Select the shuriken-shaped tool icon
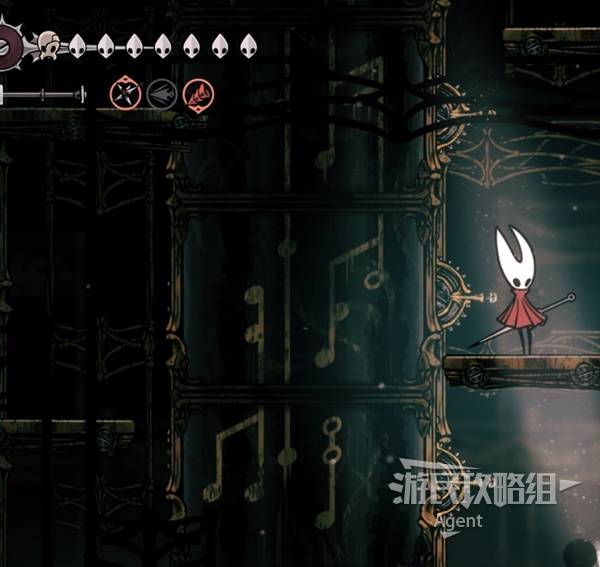The image size is (600, 567). 125,95
